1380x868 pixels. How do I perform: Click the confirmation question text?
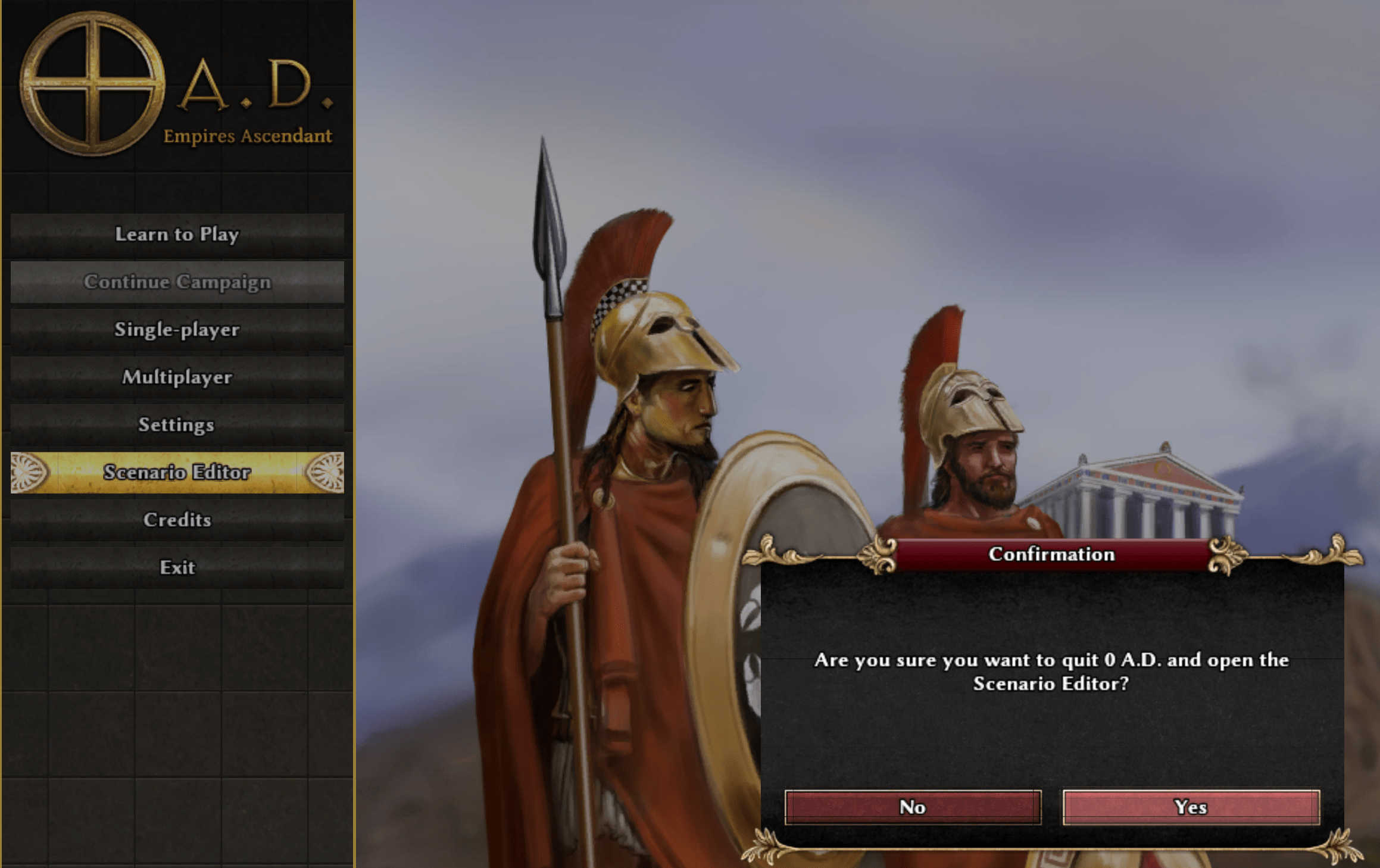point(1051,672)
